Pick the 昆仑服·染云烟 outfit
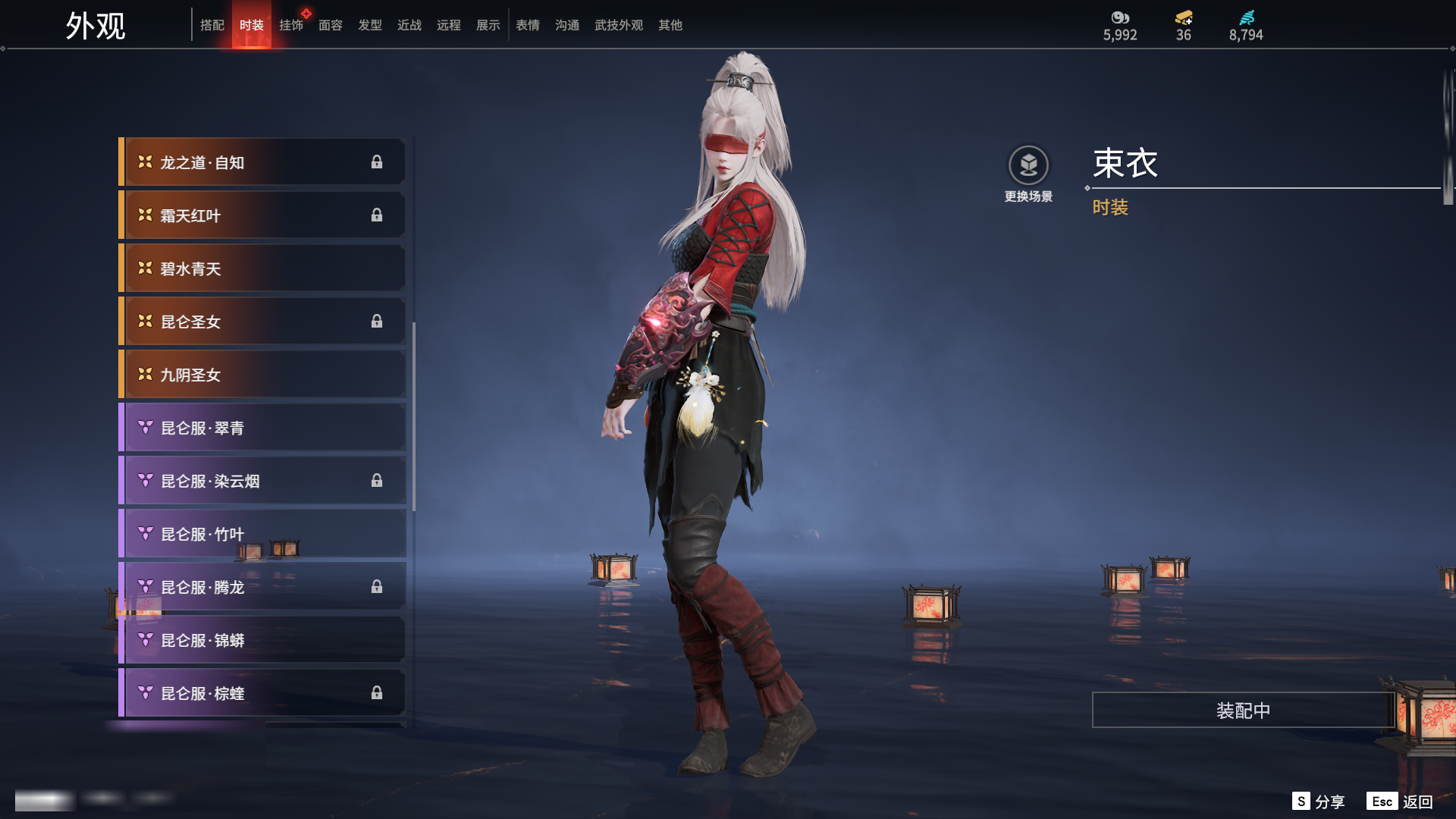Screen dimensions: 1456x819 click(262, 481)
